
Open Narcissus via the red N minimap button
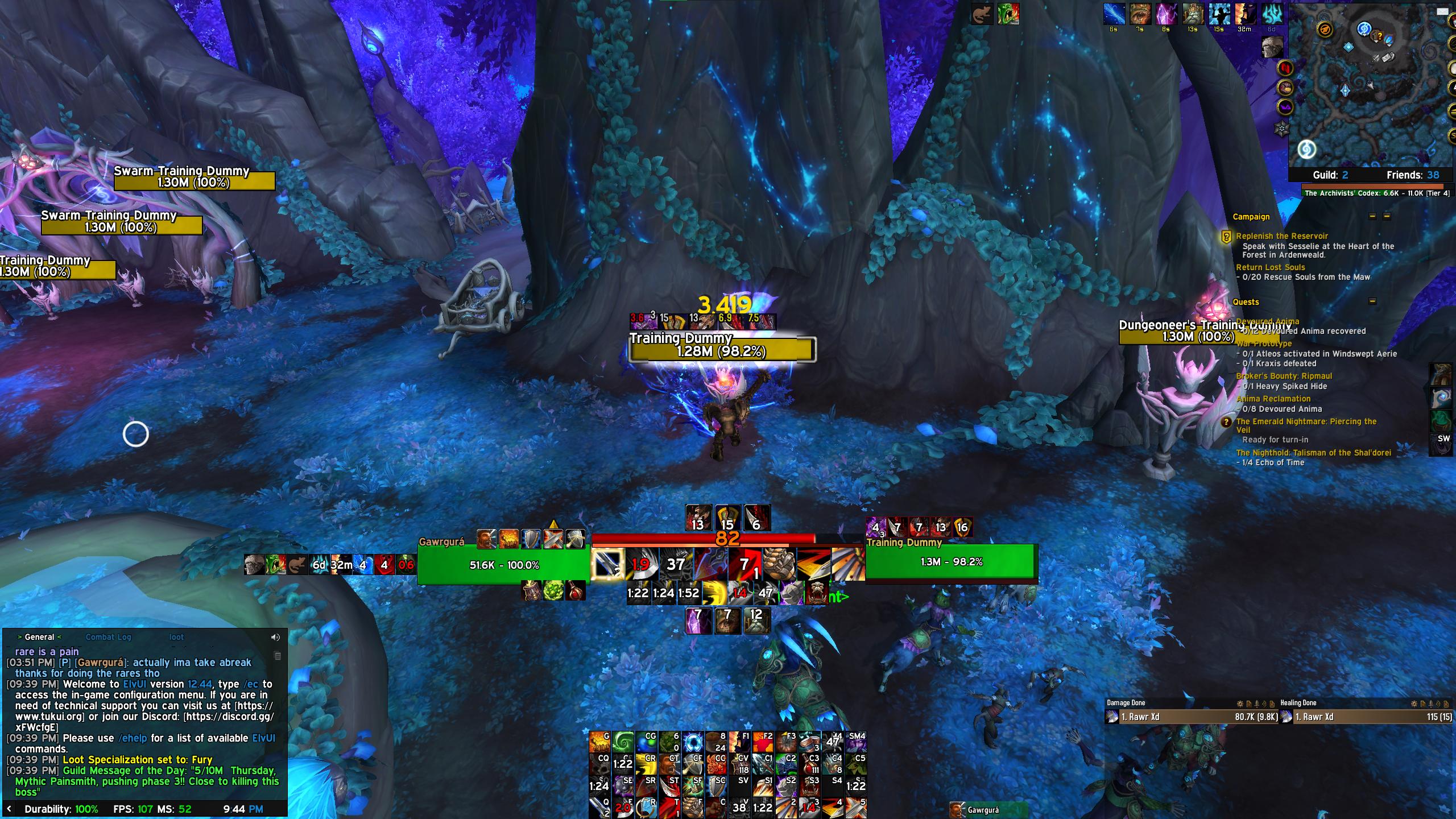pos(1285,68)
